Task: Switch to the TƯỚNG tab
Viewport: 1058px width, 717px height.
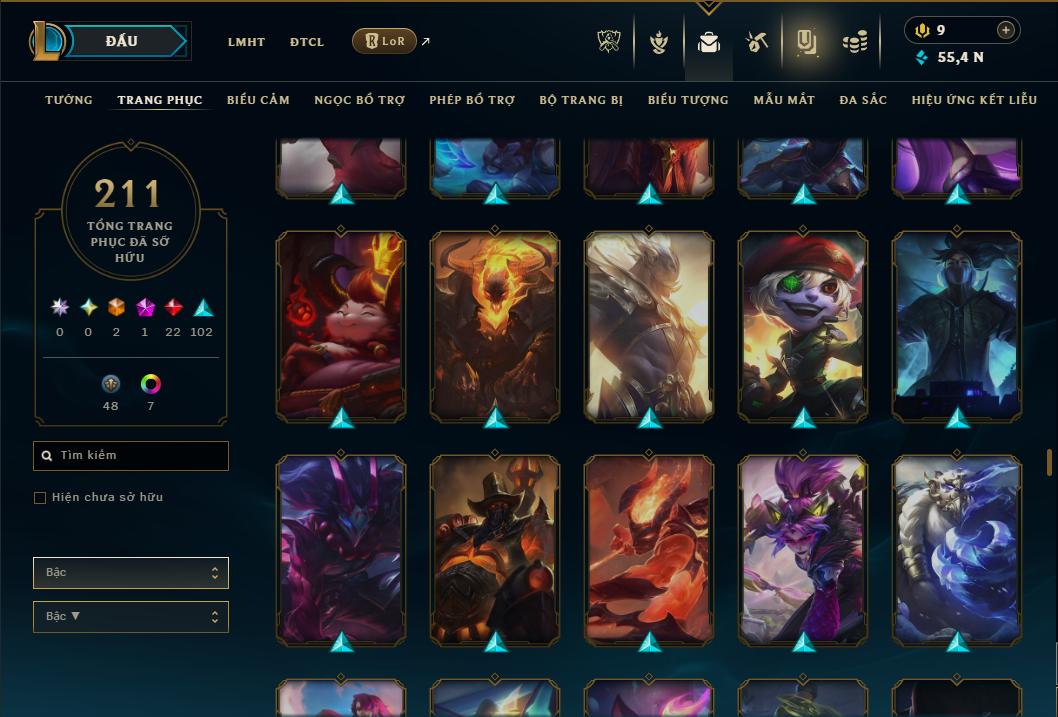Action: point(69,100)
